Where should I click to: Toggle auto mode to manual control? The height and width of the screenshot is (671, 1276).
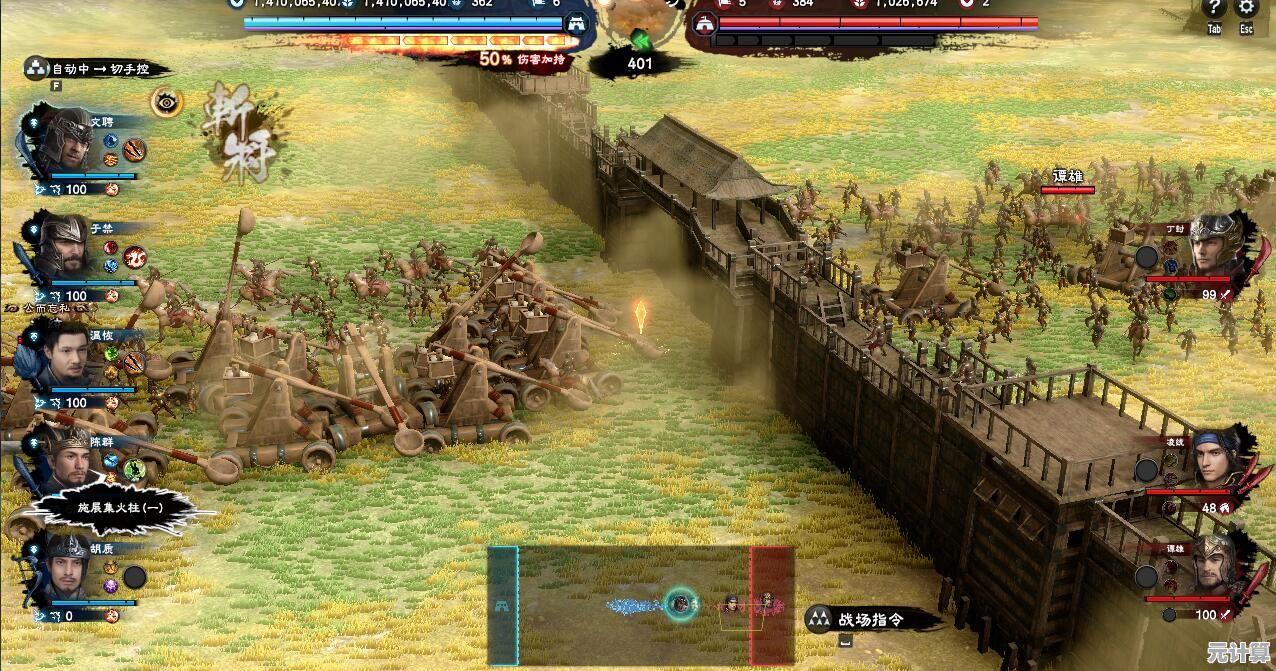[x=100, y=69]
